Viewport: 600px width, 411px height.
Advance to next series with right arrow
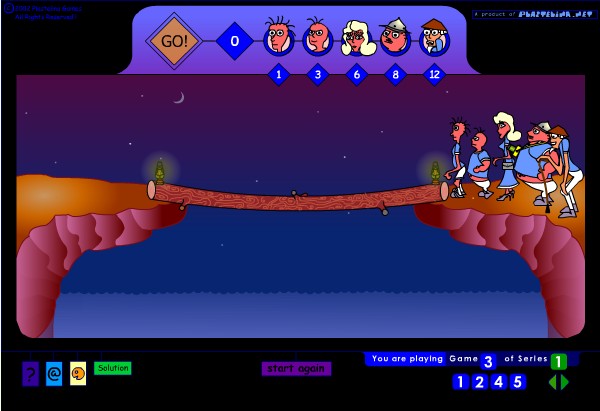565,381
